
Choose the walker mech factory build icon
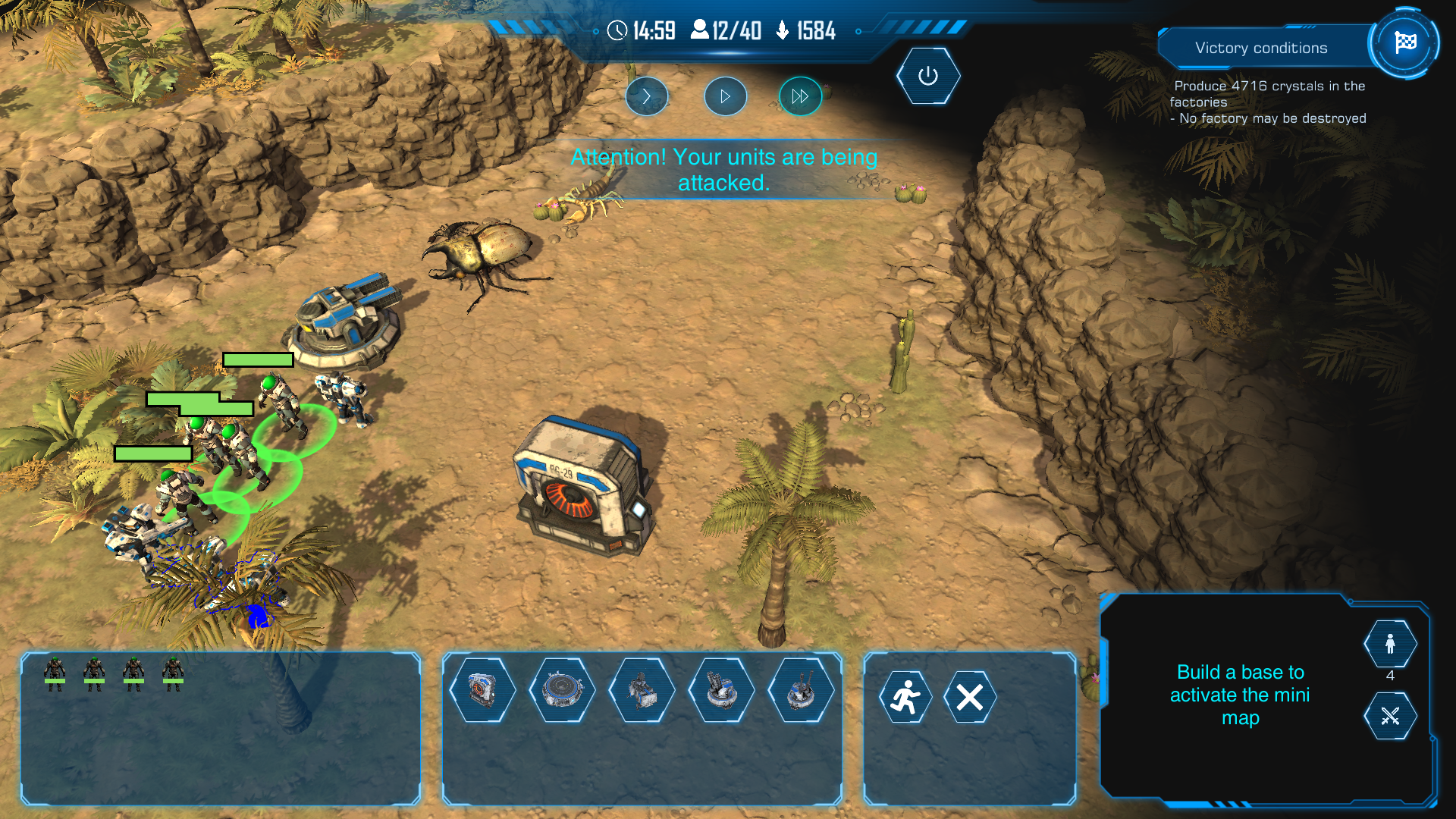pos(642,691)
